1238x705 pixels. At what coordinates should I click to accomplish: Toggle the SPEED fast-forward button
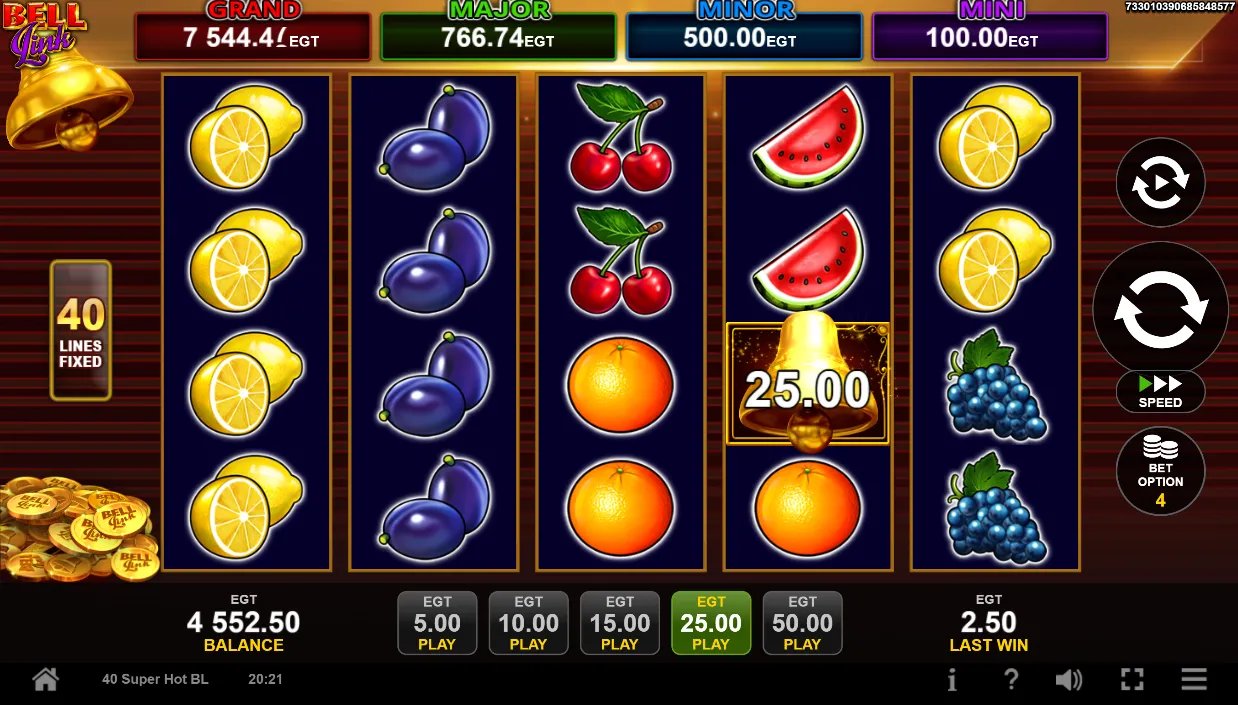tap(1160, 391)
